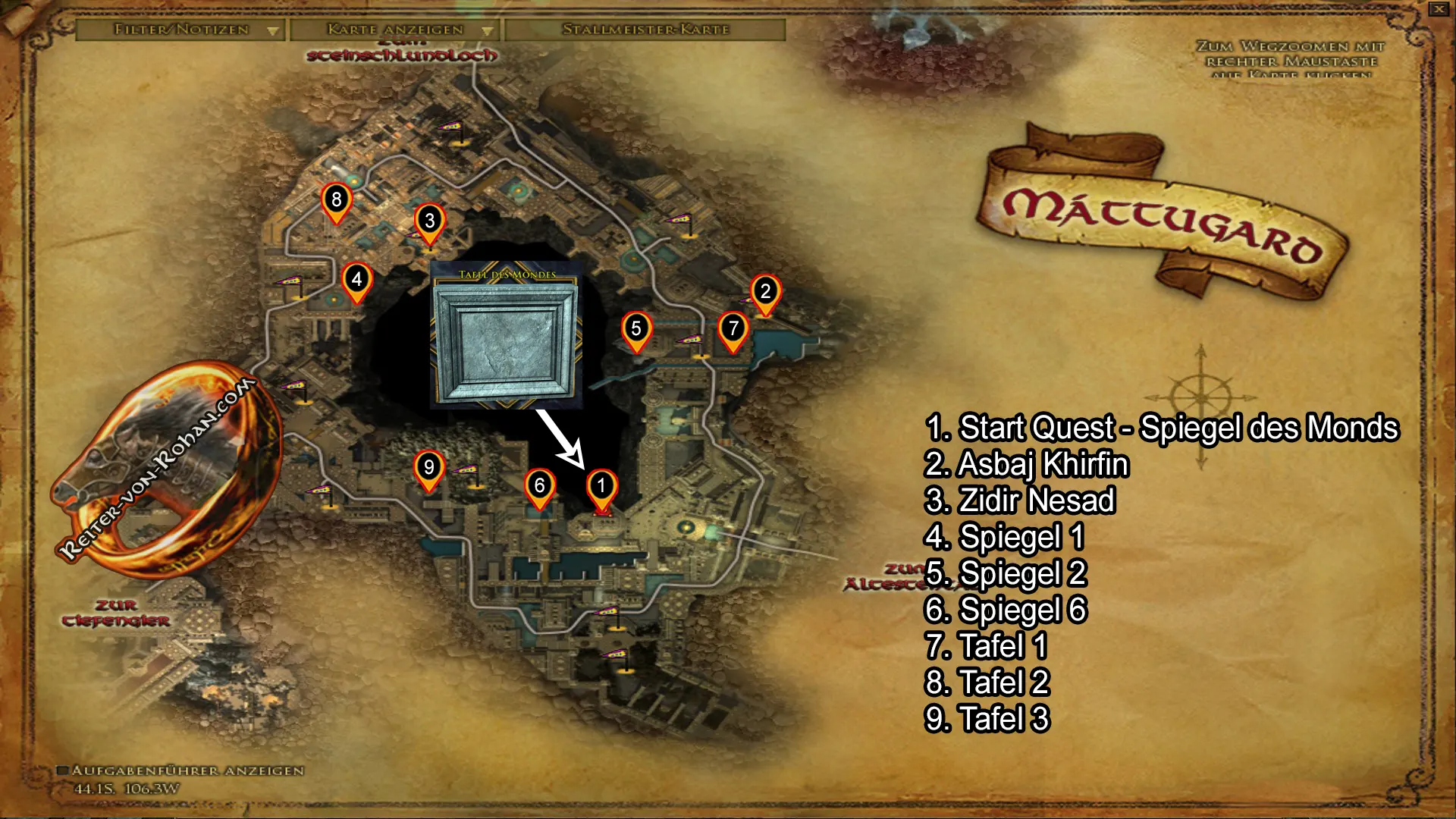Open the Filter/Notizen dropdown arrow
Image resolution: width=1456 pixels, height=819 pixels.
click(273, 31)
